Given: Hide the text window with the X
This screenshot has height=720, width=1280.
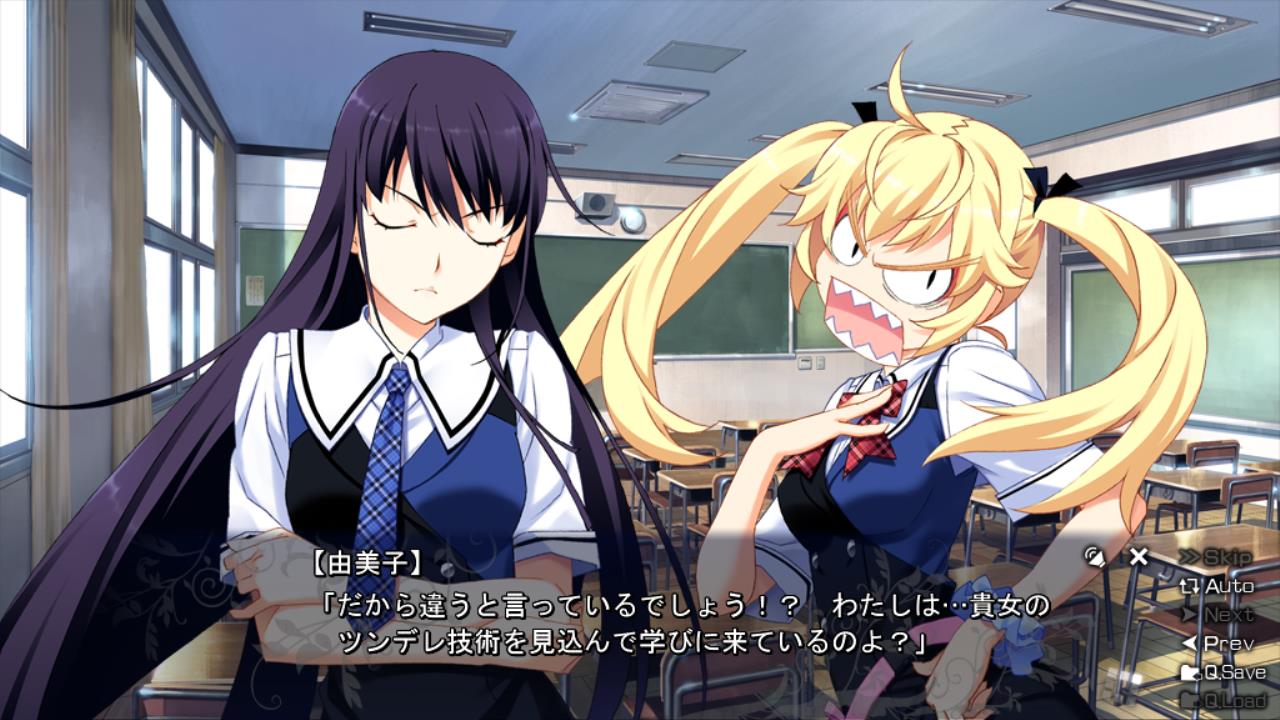Looking at the screenshot, I should [x=1138, y=557].
